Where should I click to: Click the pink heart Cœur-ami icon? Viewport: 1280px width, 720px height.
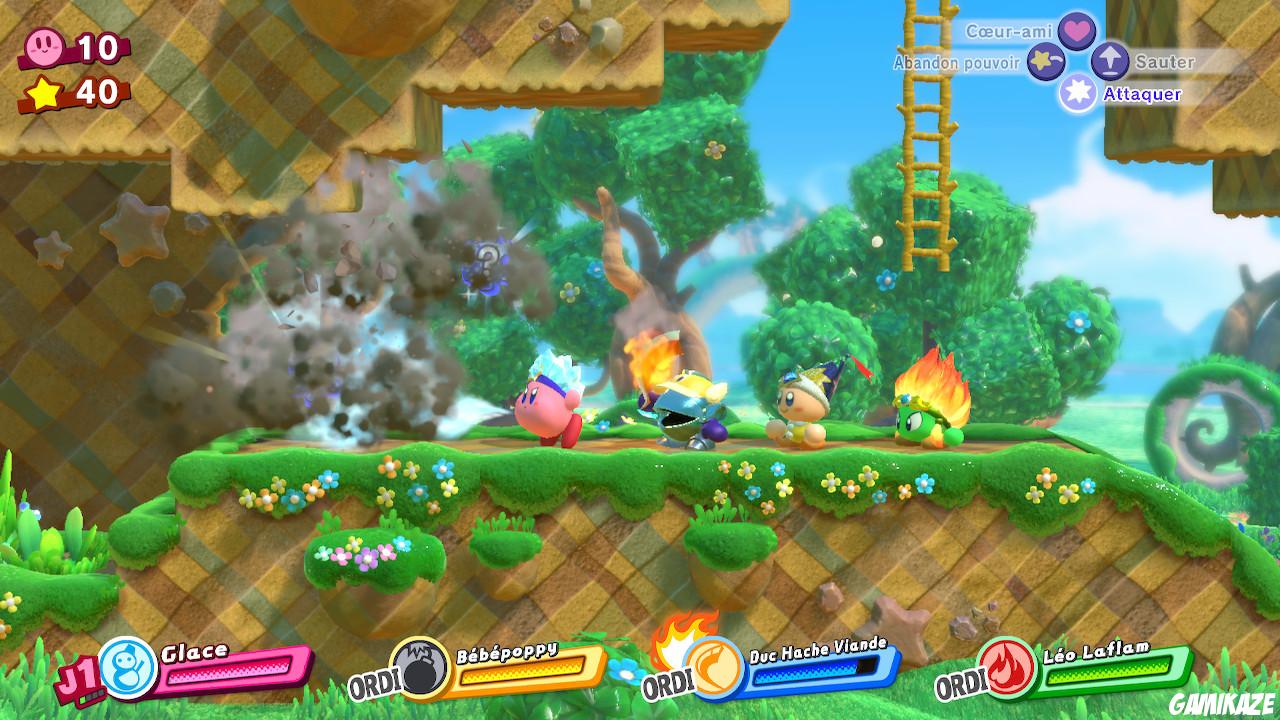[x=1075, y=31]
